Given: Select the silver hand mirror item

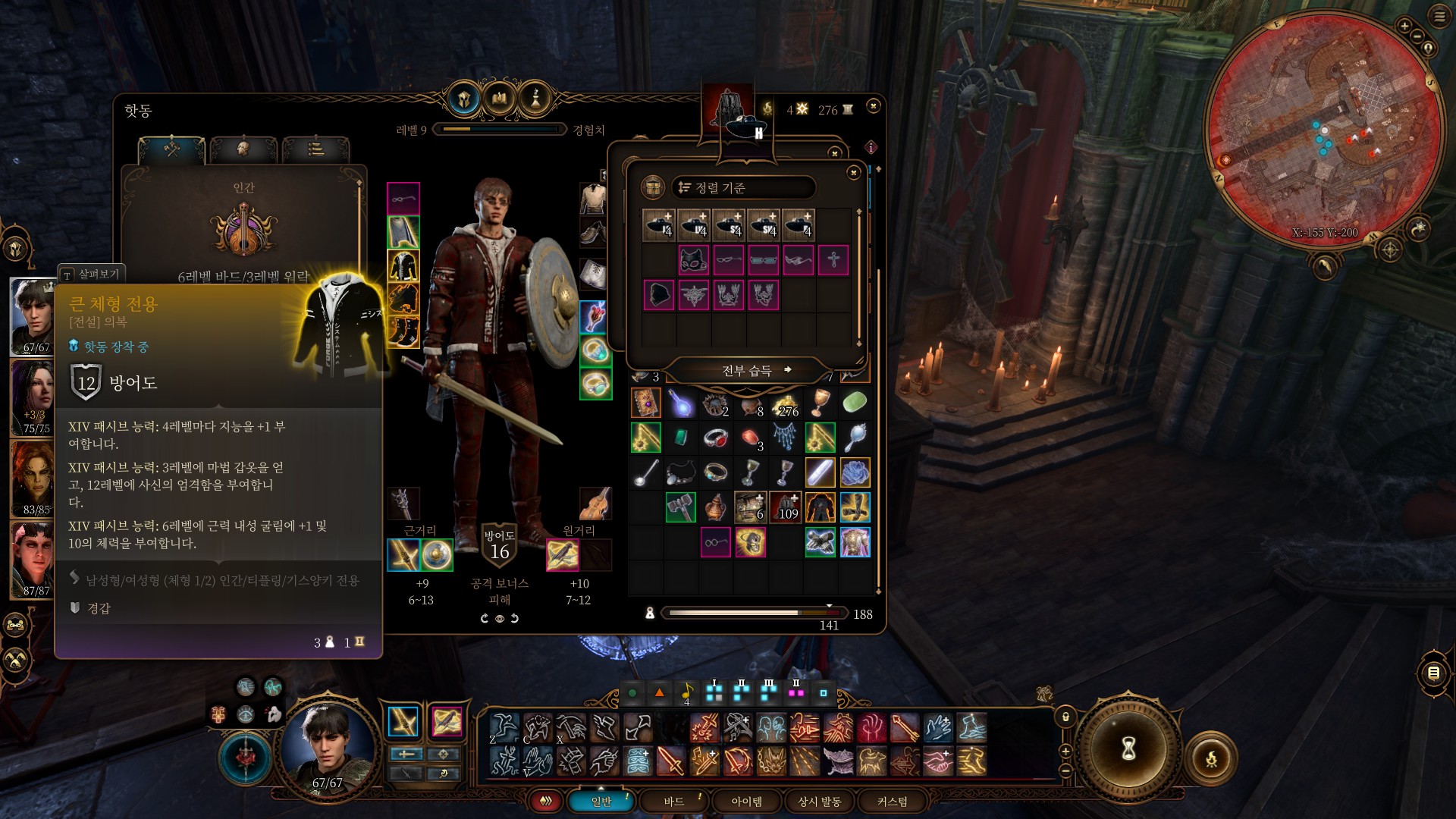Looking at the screenshot, I should (x=855, y=438).
